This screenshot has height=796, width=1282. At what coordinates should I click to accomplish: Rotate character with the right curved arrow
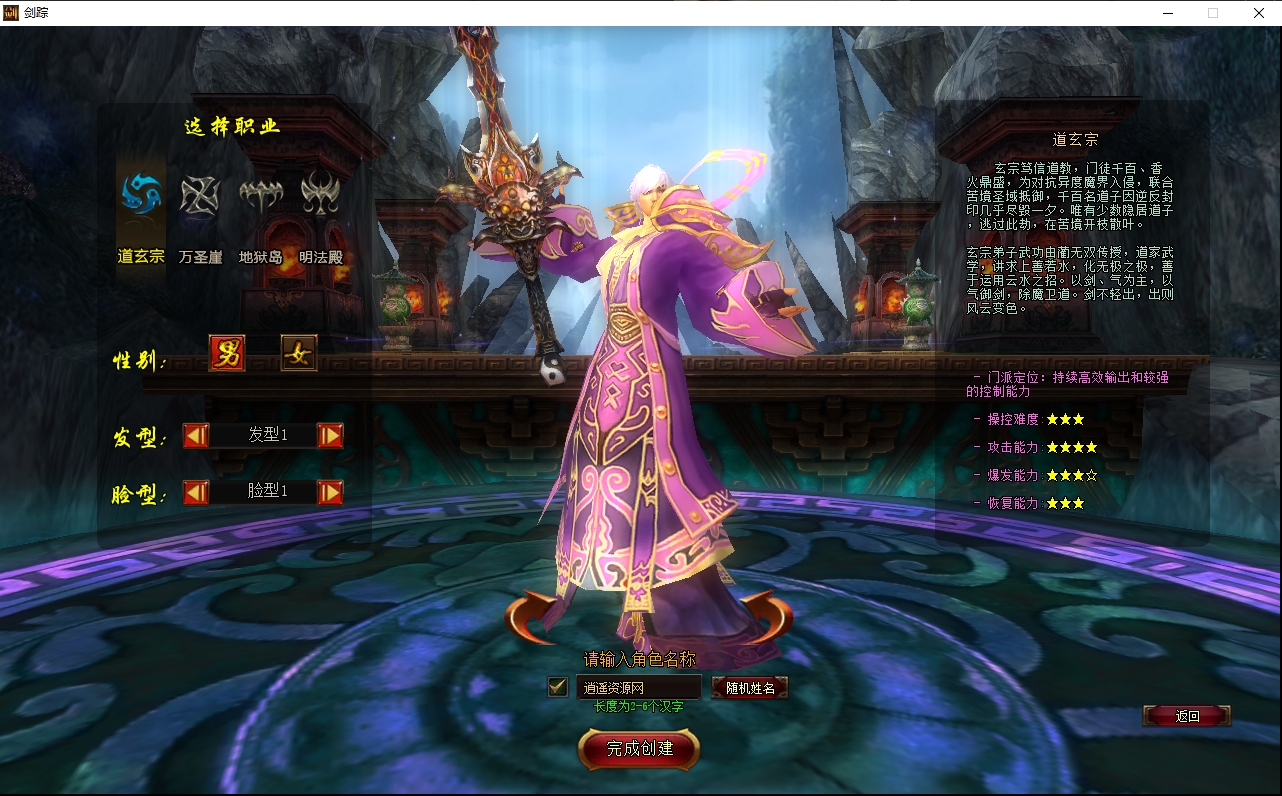768,615
